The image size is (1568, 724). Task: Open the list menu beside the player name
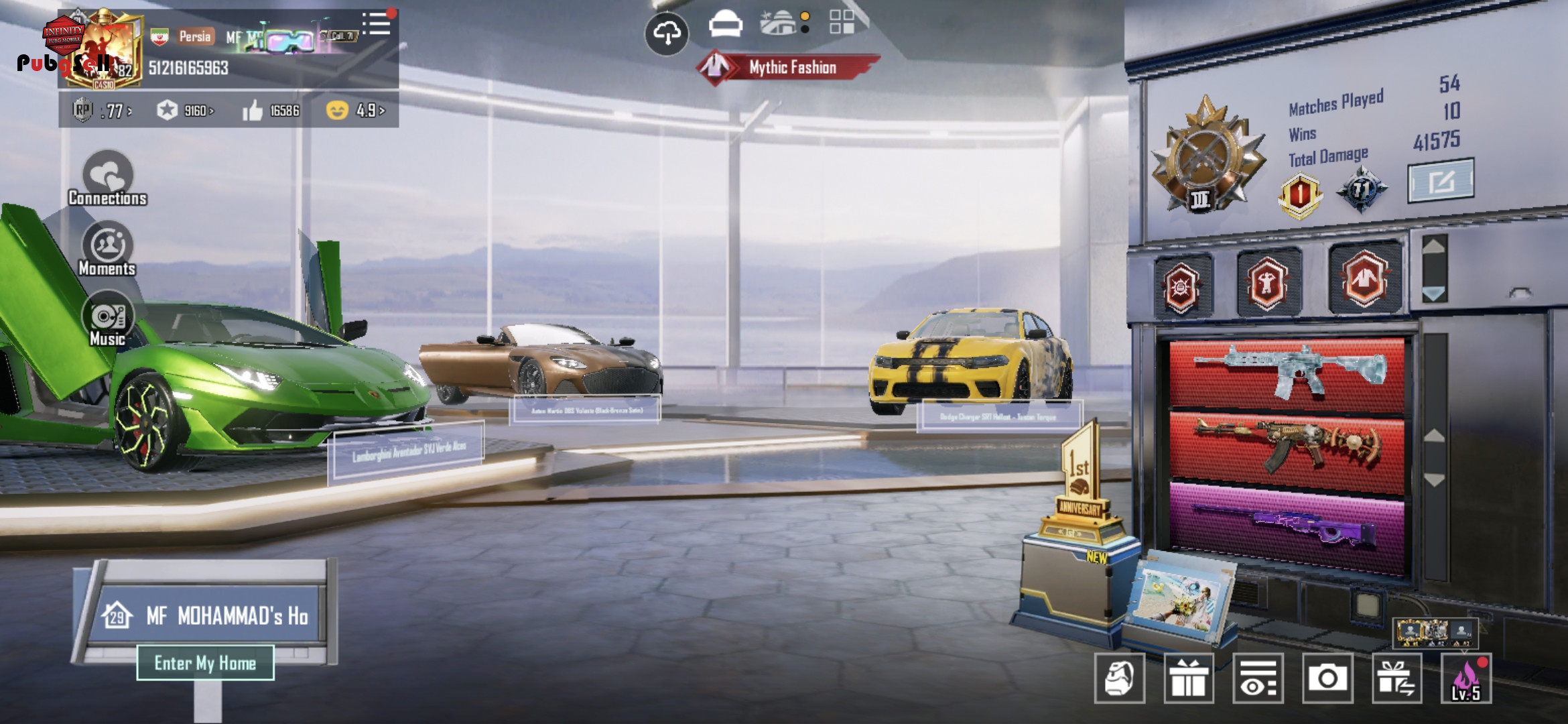tap(377, 25)
